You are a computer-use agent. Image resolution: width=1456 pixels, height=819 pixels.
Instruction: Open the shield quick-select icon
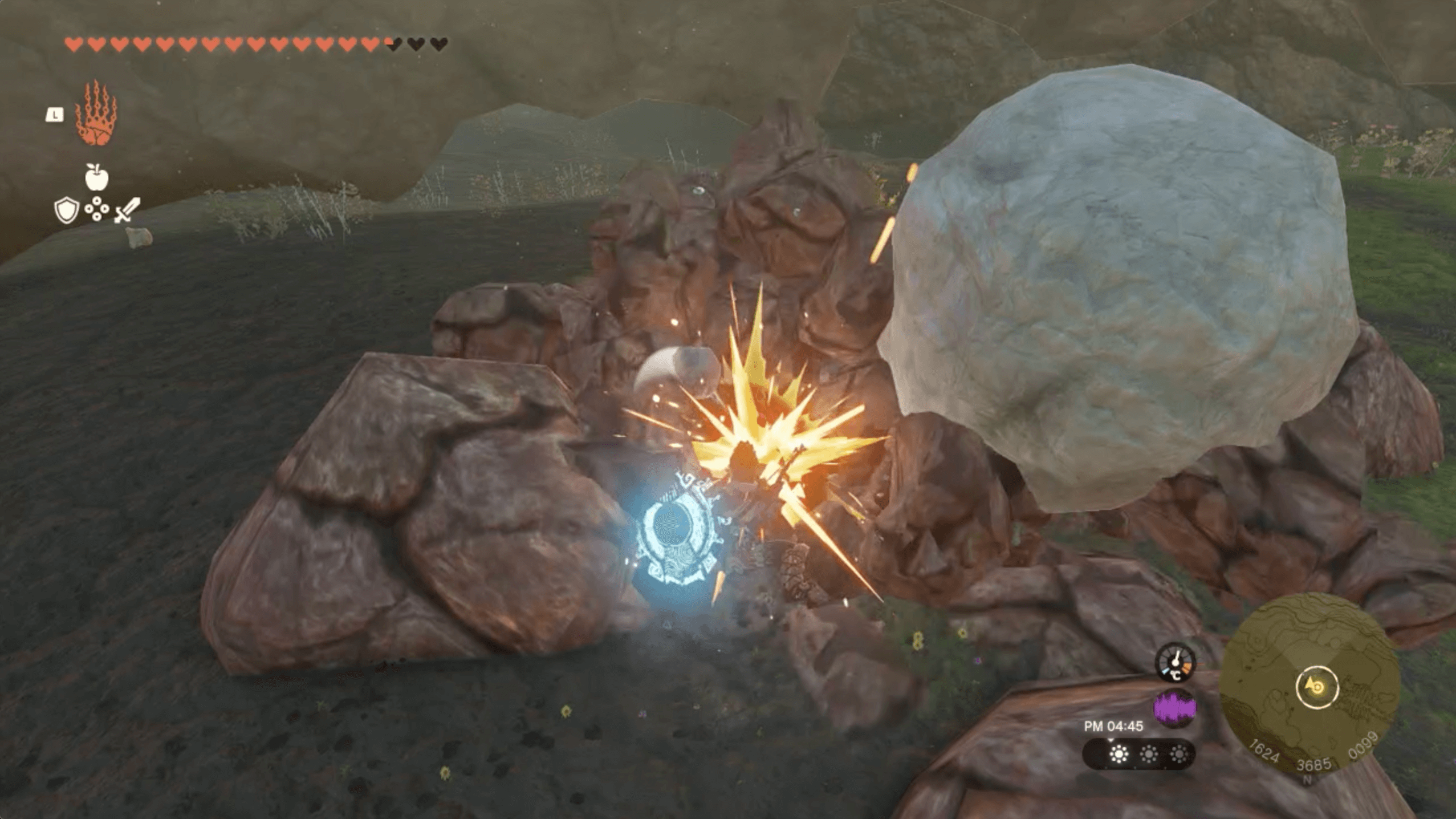coord(66,210)
